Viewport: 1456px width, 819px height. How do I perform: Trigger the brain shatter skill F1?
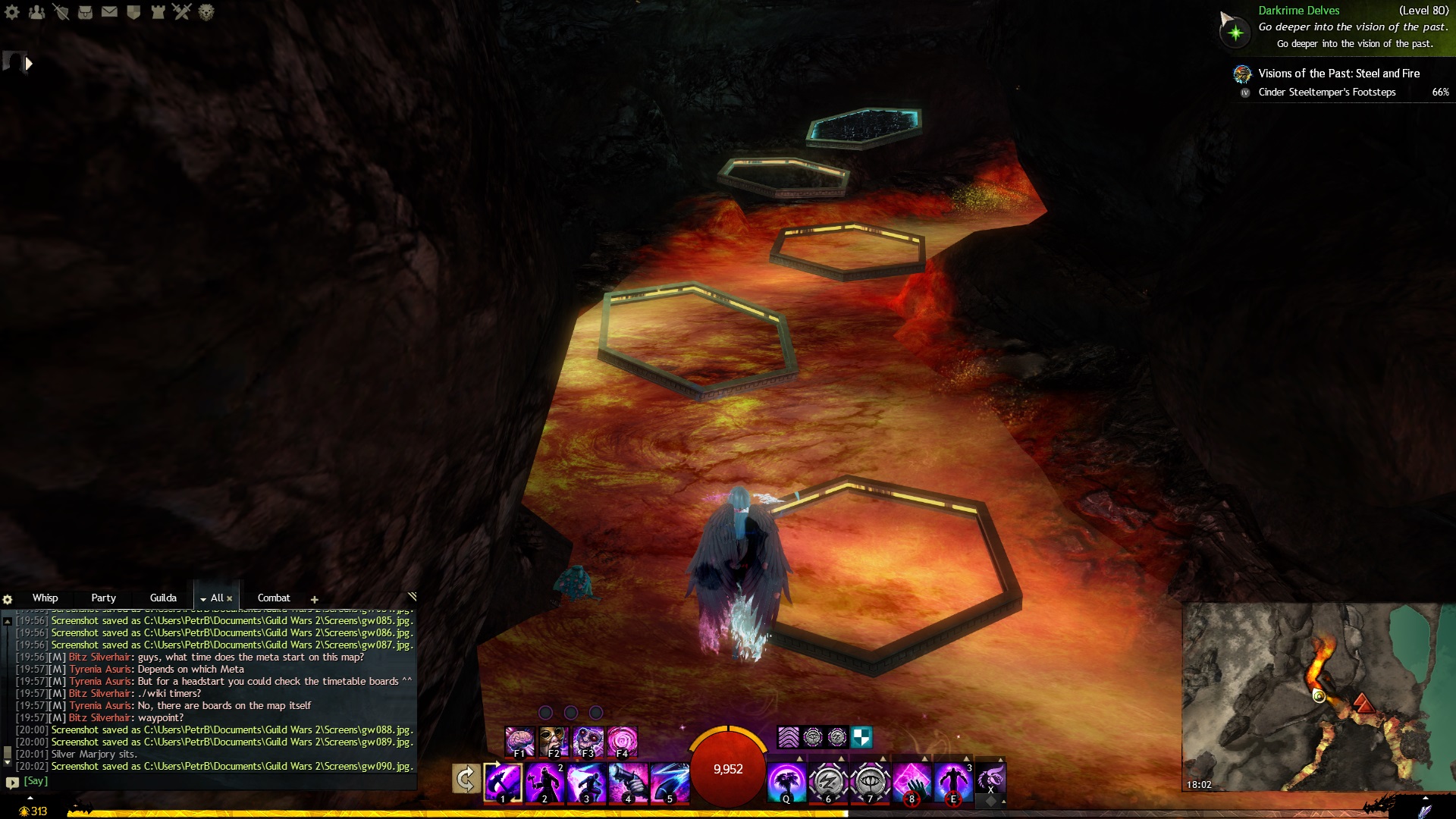(519, 741)
